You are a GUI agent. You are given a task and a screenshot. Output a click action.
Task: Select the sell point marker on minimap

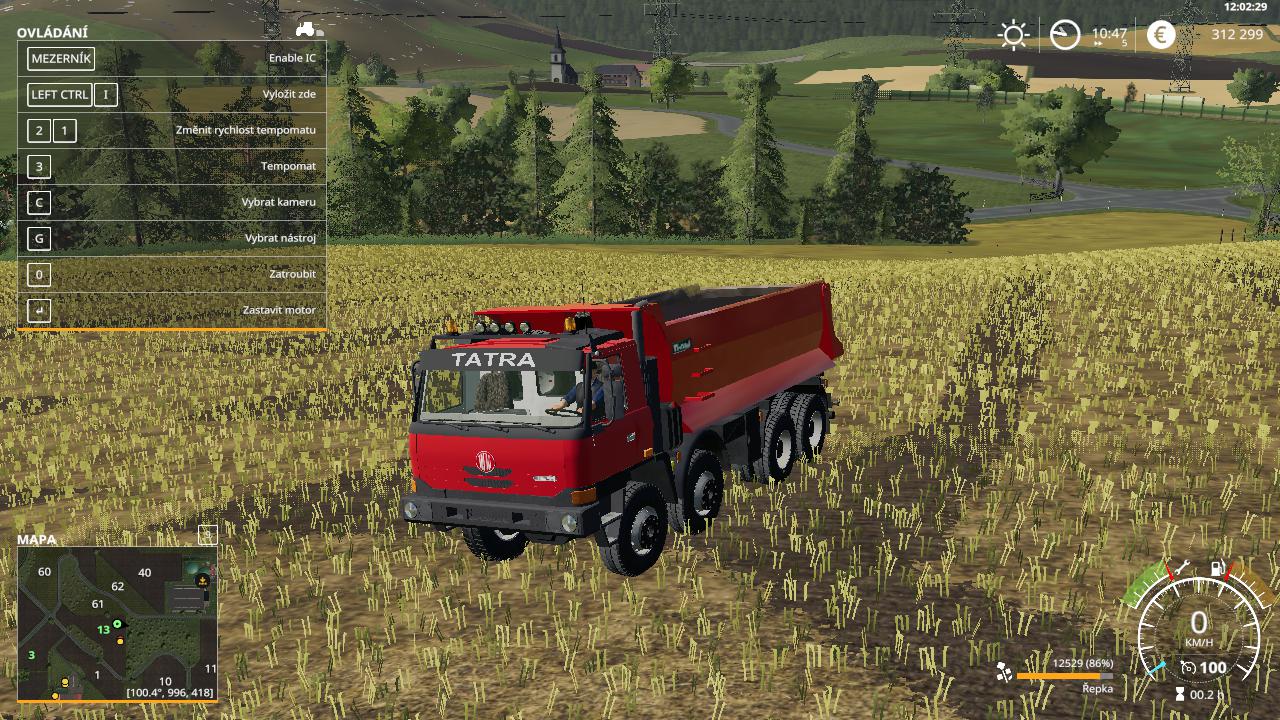coord(204,579)
